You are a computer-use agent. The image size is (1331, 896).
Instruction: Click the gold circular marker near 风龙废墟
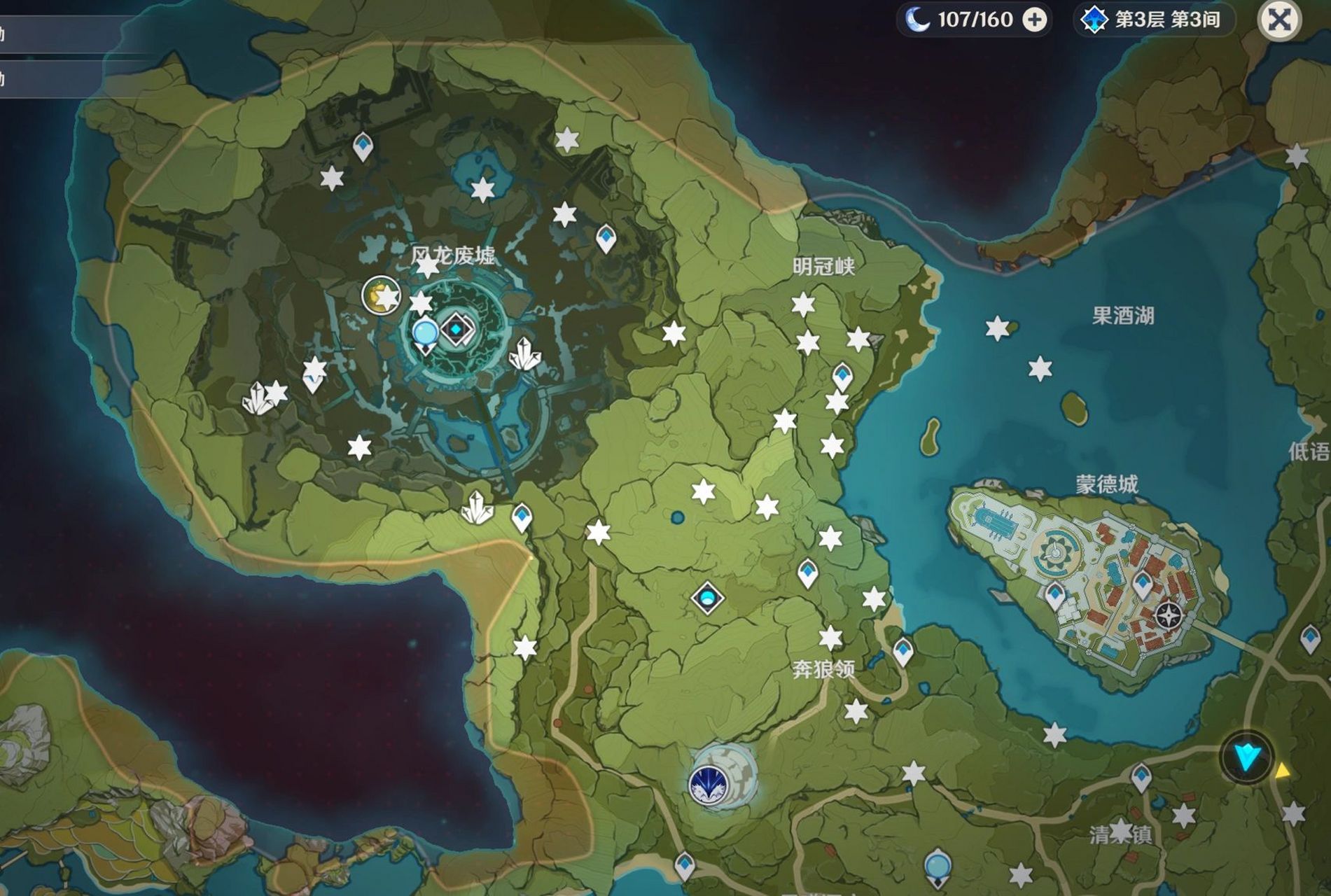click(381, 295)
